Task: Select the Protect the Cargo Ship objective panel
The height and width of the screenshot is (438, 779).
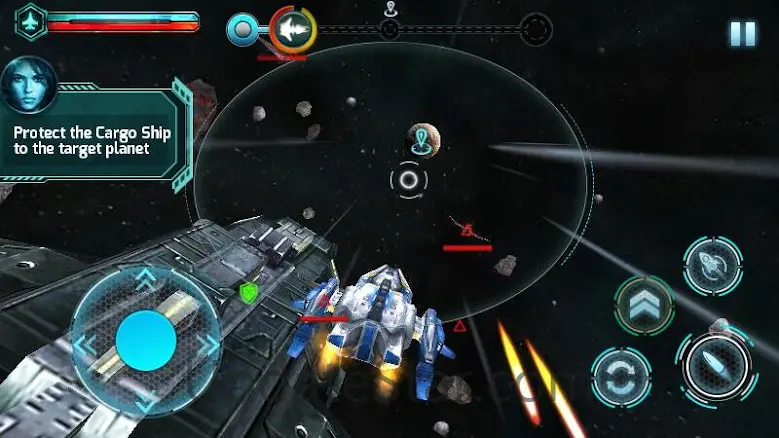Action: coord(95,139)
